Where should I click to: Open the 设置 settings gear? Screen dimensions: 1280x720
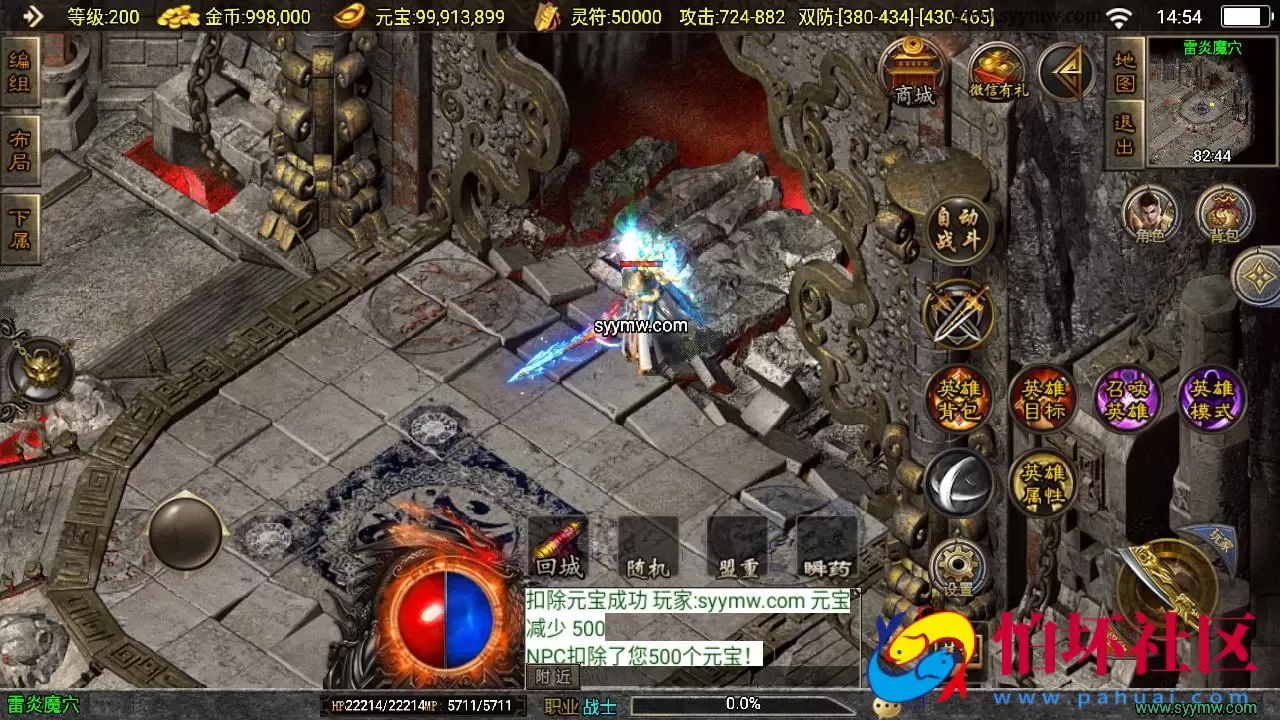958,568
